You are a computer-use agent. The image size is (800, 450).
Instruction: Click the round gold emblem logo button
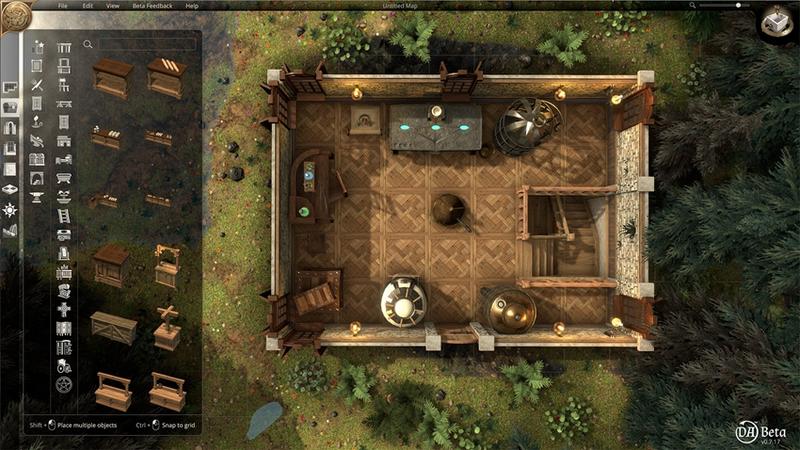coord(17,14)
